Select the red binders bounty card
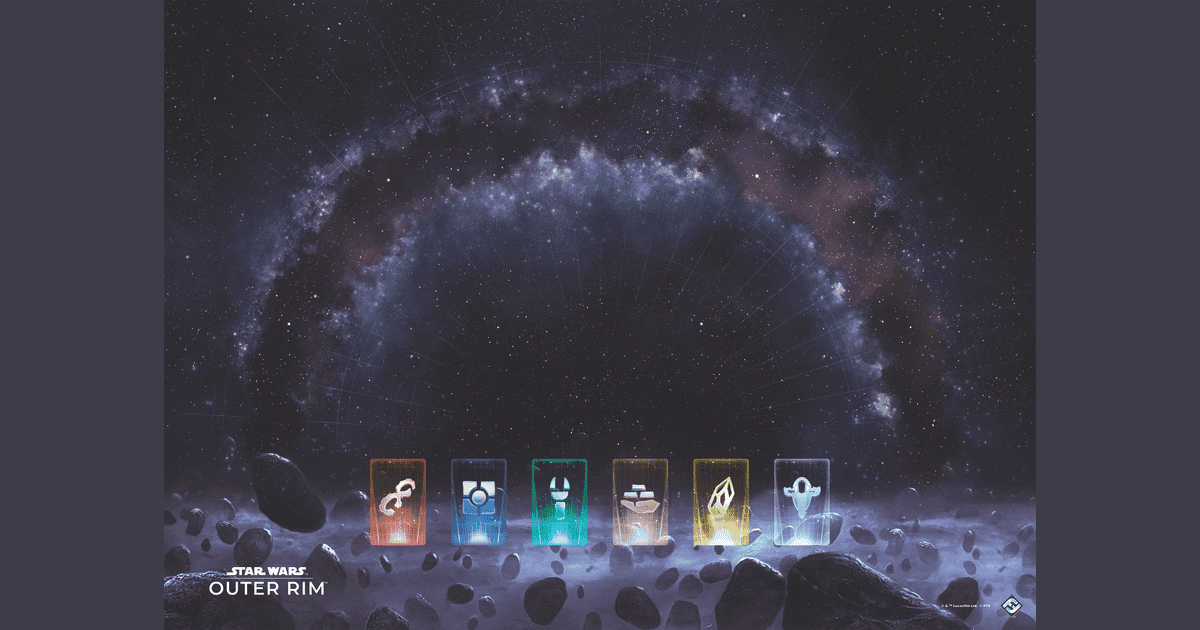 pos(397,501)
